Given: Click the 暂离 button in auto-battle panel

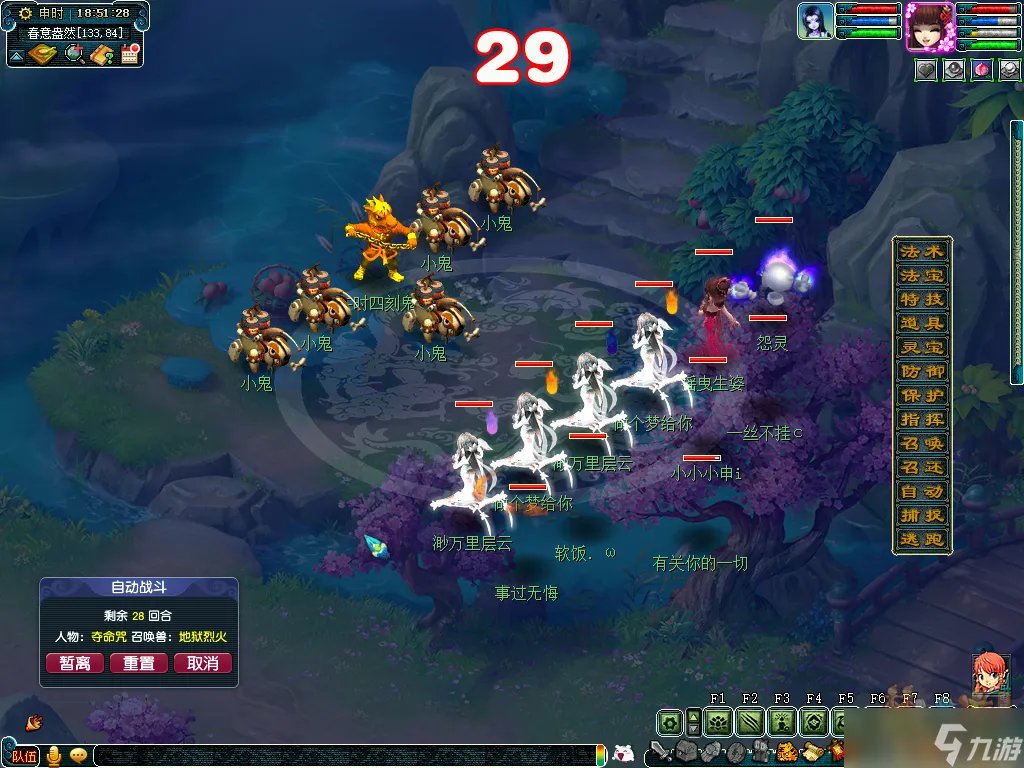Looking at the screenshot, I should 75,663.
